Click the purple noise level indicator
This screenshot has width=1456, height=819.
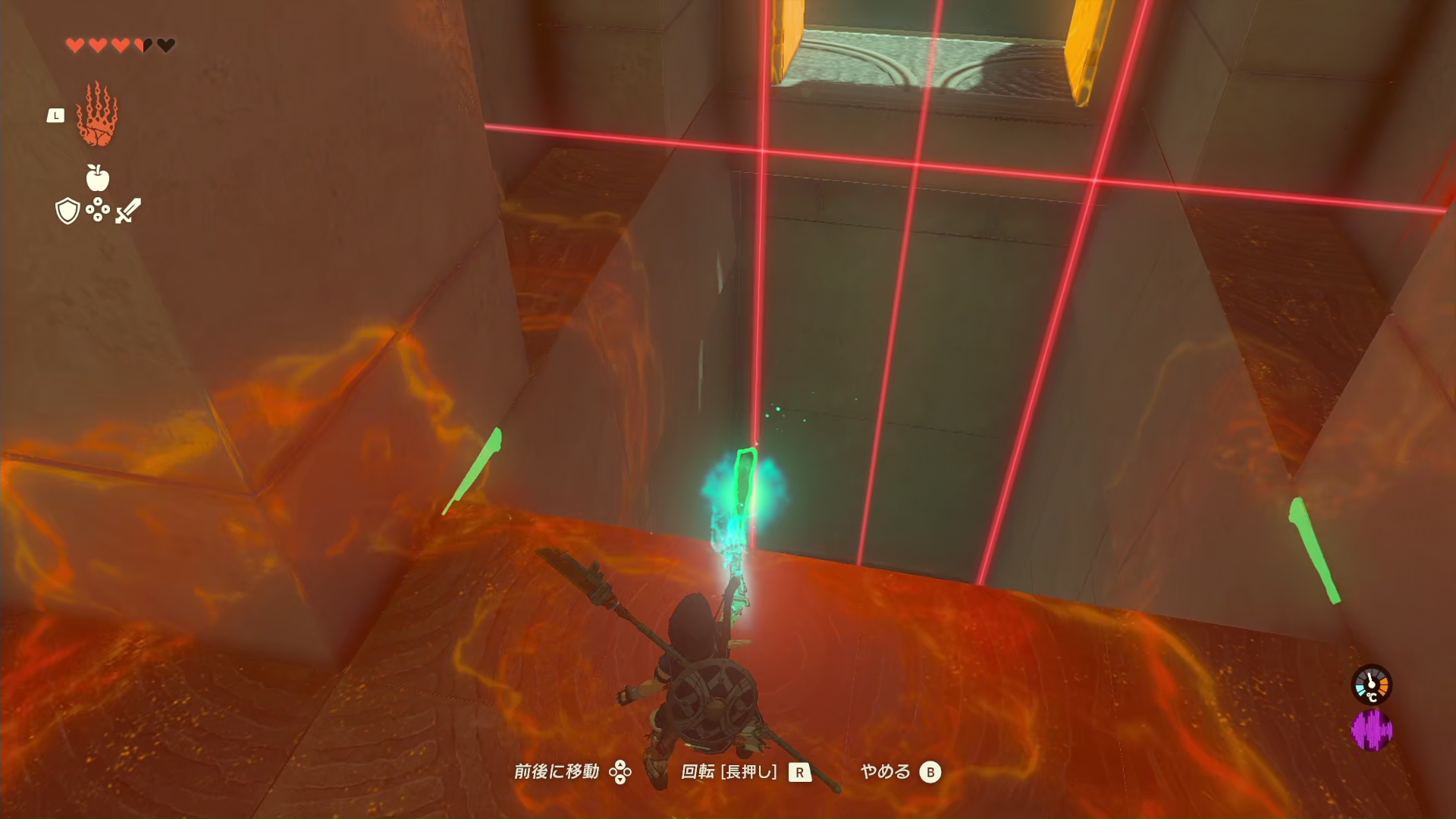1371,730
